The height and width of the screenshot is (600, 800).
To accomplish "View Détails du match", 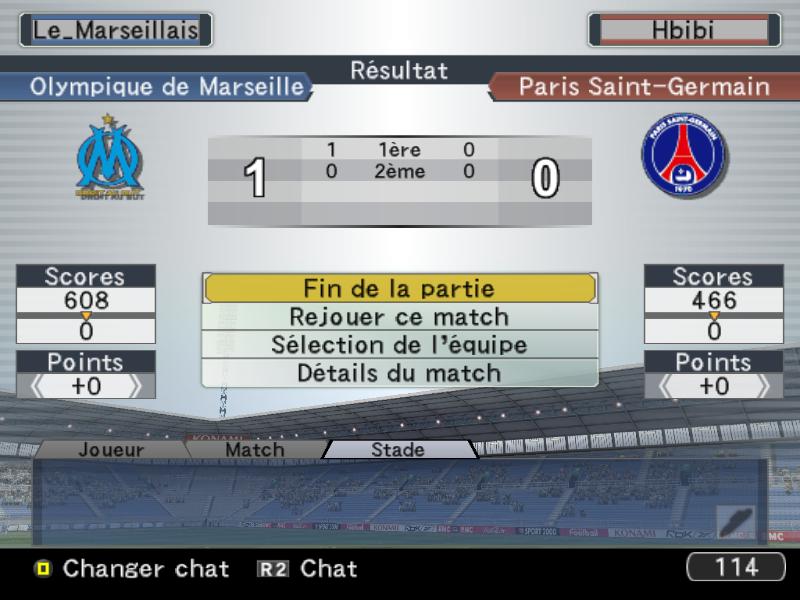I will (399, 373).
